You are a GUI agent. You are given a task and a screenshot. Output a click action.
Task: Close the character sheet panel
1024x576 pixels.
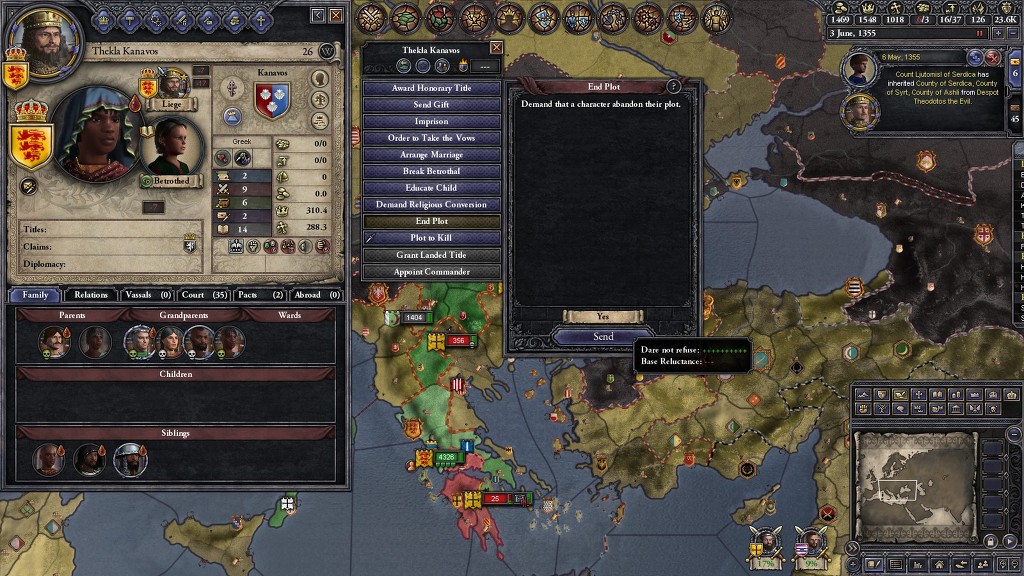(335, 16)
